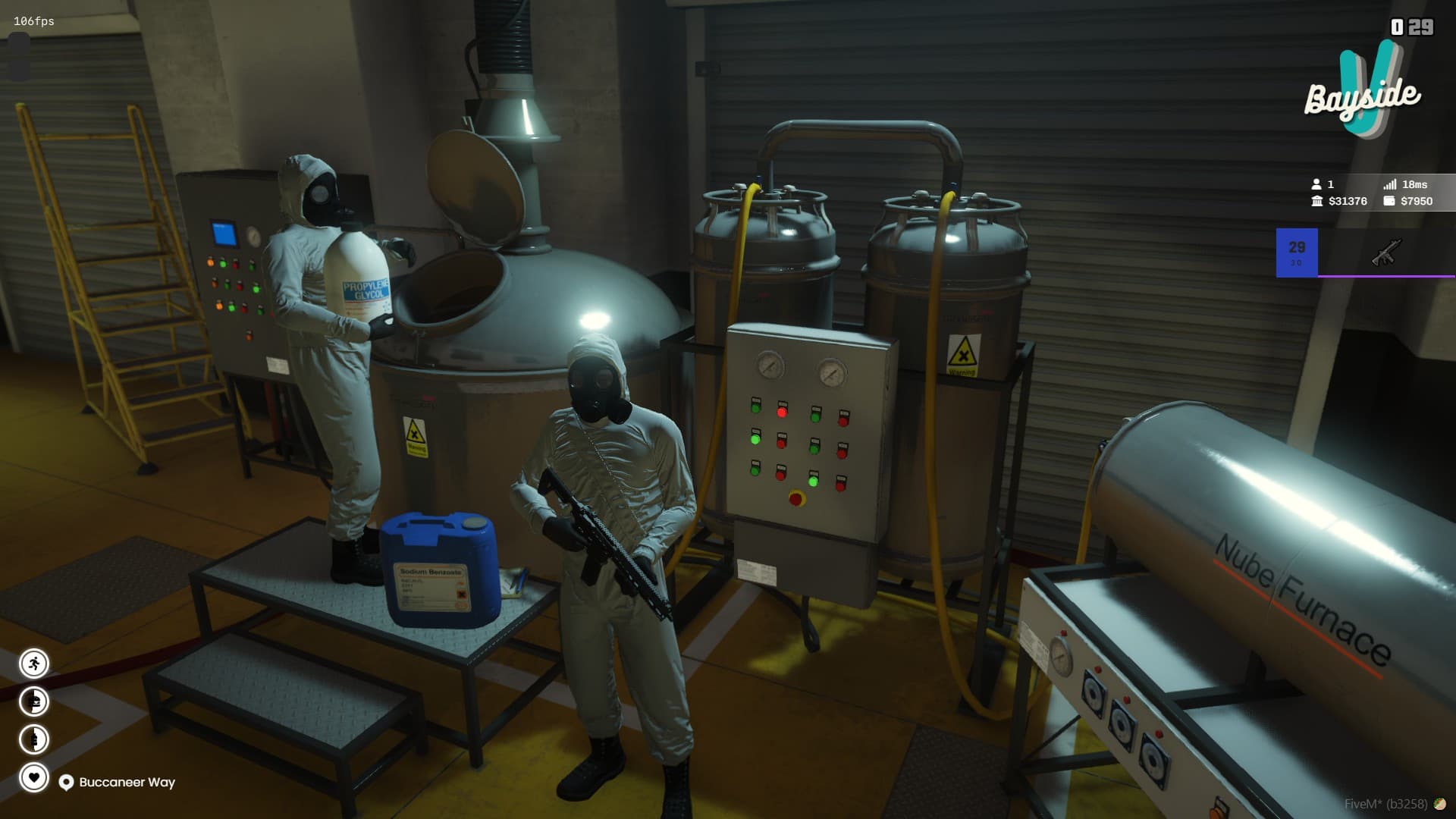Image resolution: width=1456 pixels, height=819 pixels.
Task: Click the player count person icon
Action: pos(1316,184)
